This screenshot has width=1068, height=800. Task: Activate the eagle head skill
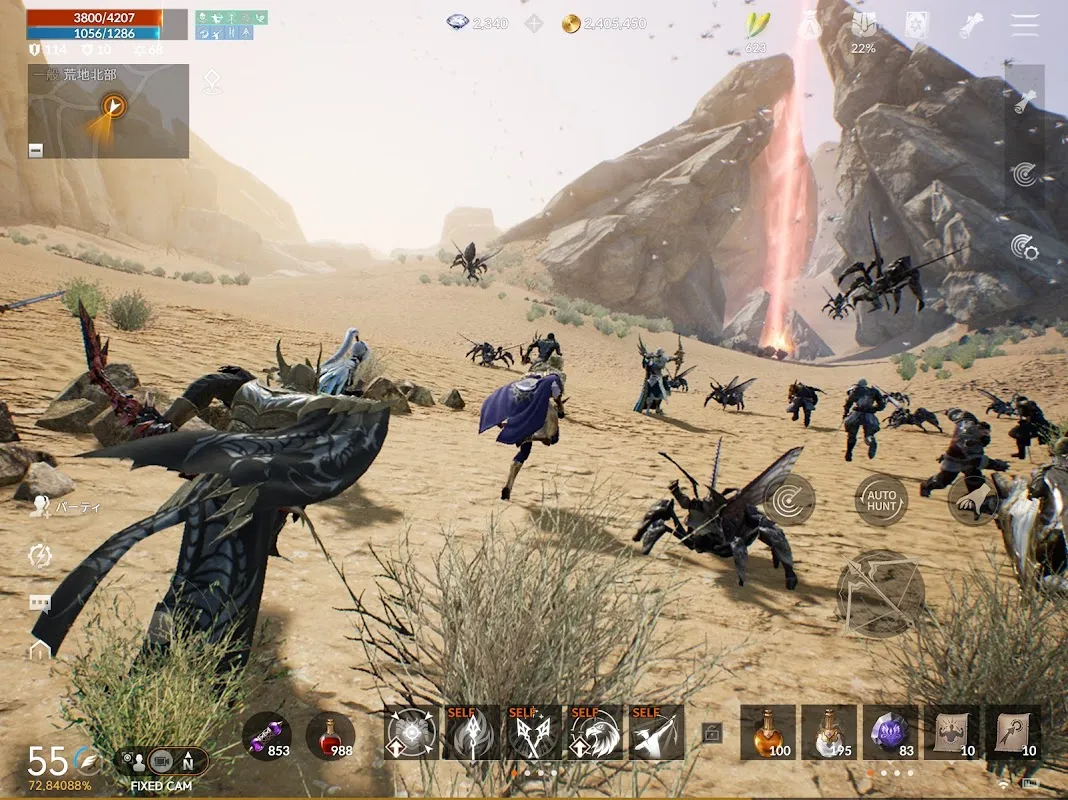595,733
